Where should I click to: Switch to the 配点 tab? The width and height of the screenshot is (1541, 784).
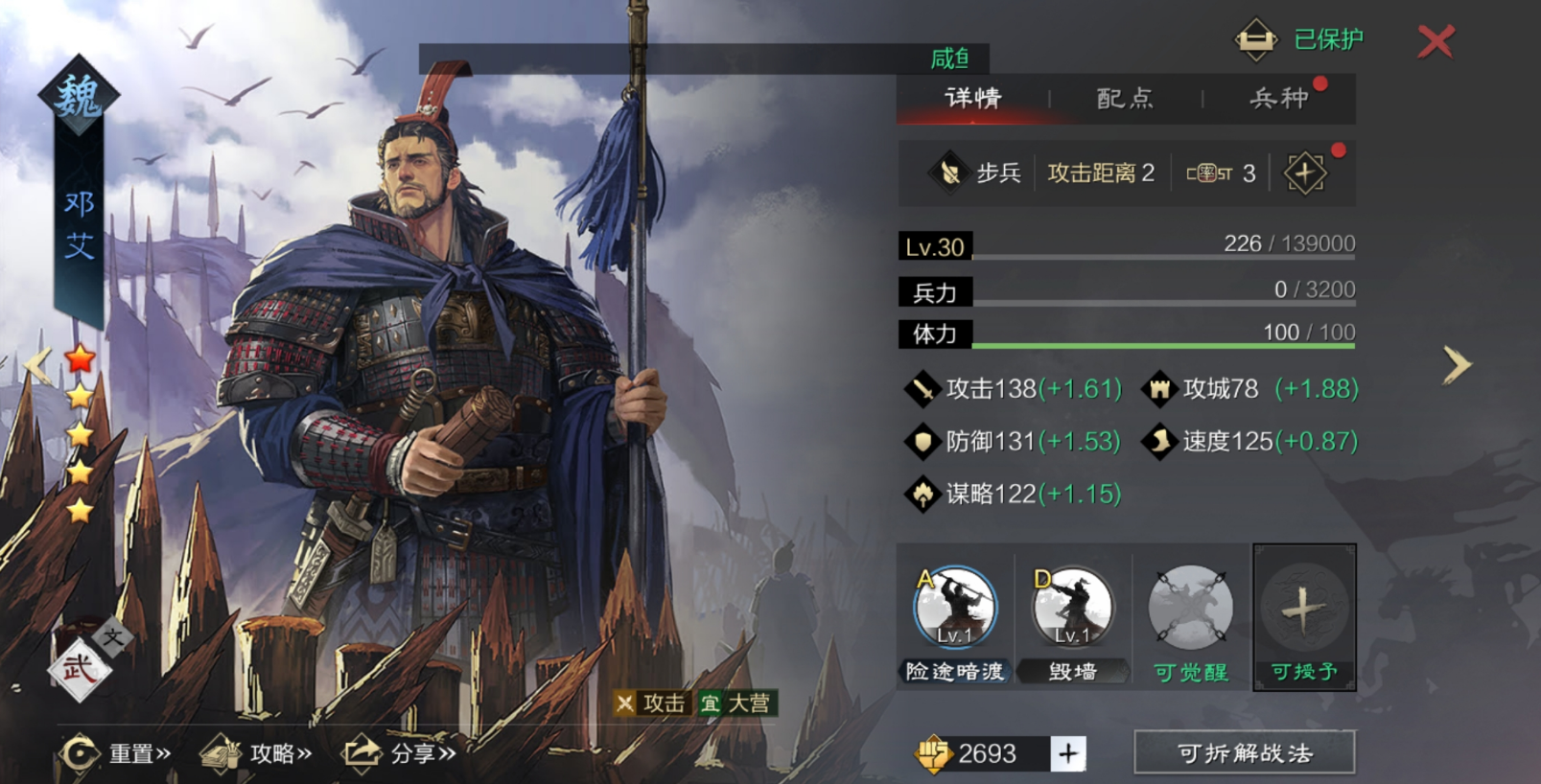point(1124,99)
